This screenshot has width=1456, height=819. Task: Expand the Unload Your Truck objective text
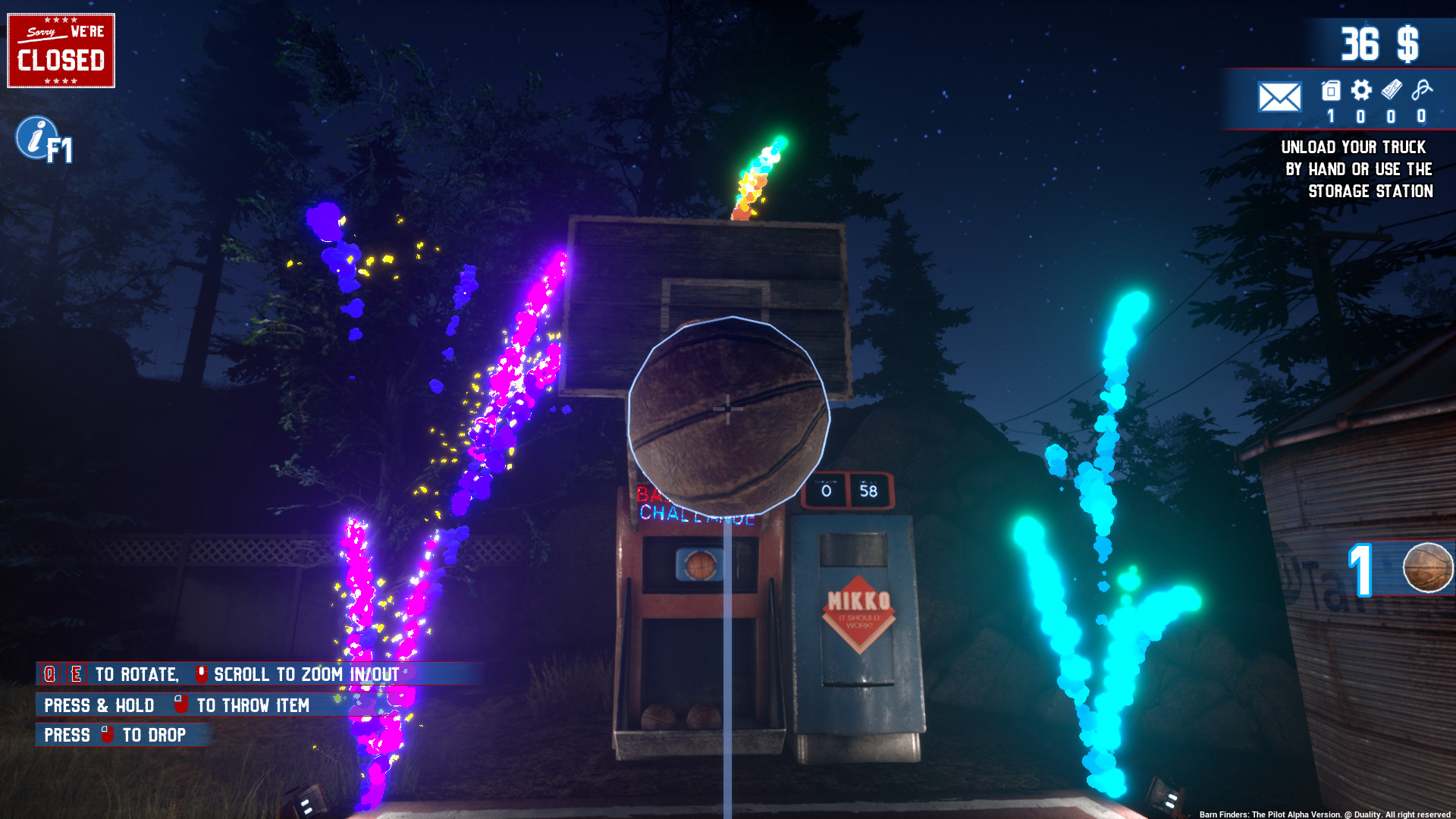coord(1354,169)
